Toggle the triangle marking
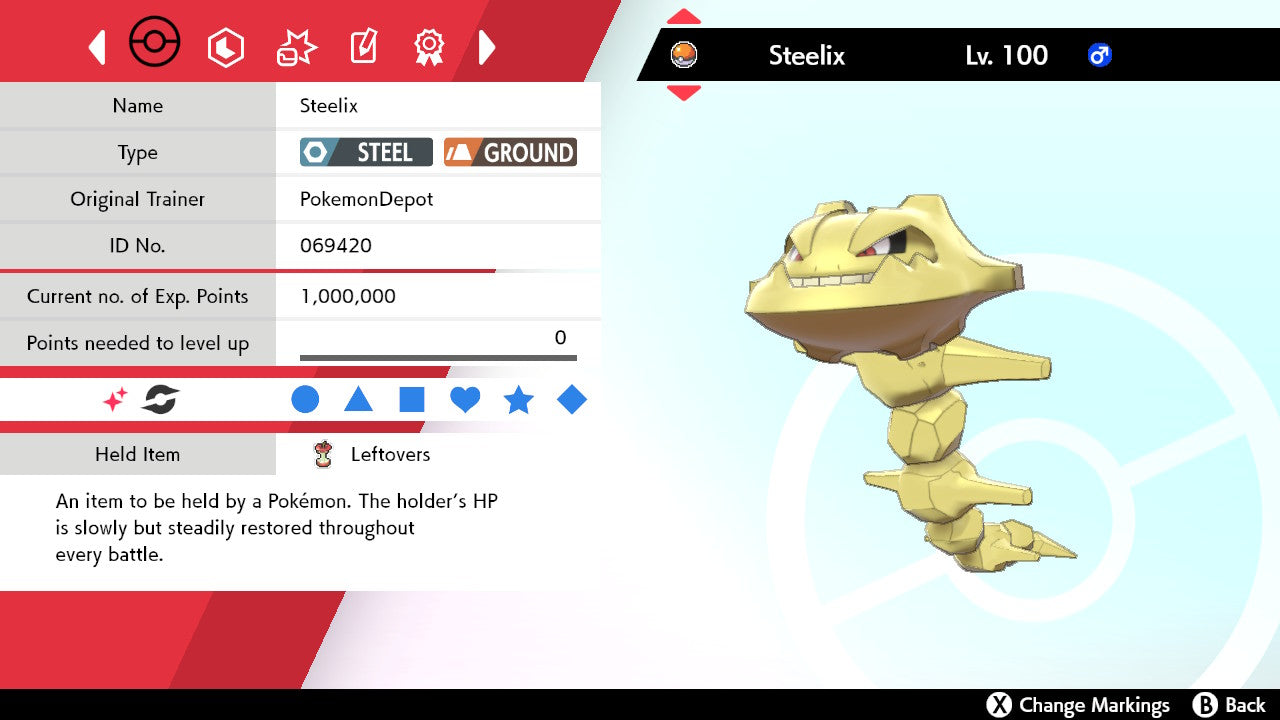The width and height of the screenshot is (1280, 720). coord(358,400)
